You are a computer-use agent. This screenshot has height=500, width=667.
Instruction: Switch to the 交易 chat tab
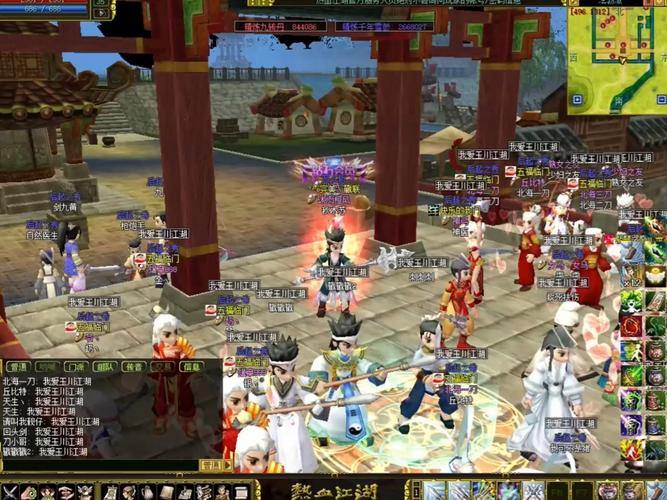[162, 367]
